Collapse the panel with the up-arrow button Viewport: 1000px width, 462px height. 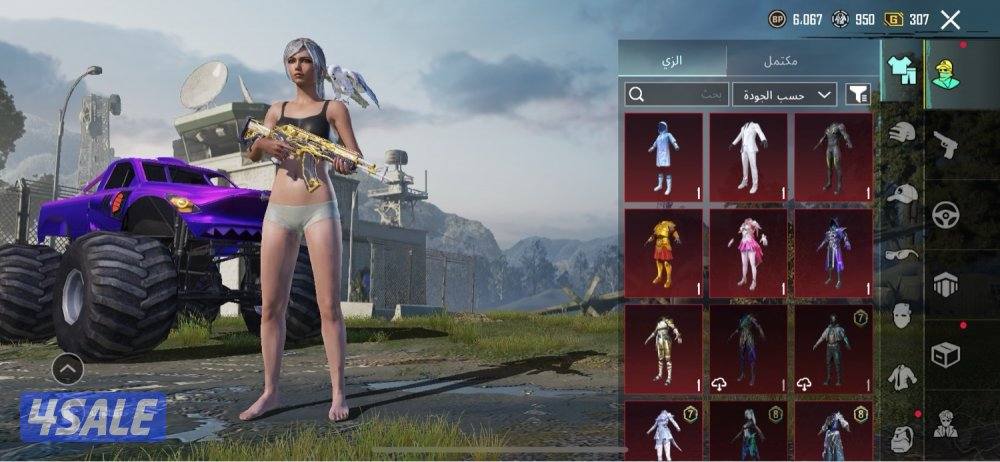[67, 369]
